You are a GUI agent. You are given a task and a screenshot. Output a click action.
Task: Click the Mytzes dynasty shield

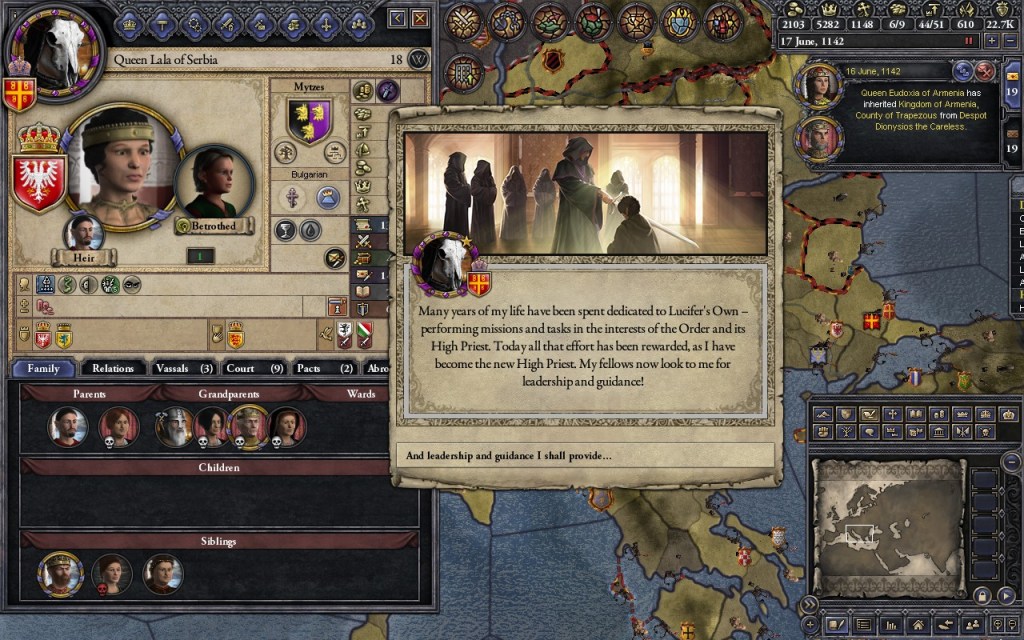click(310, 121)
